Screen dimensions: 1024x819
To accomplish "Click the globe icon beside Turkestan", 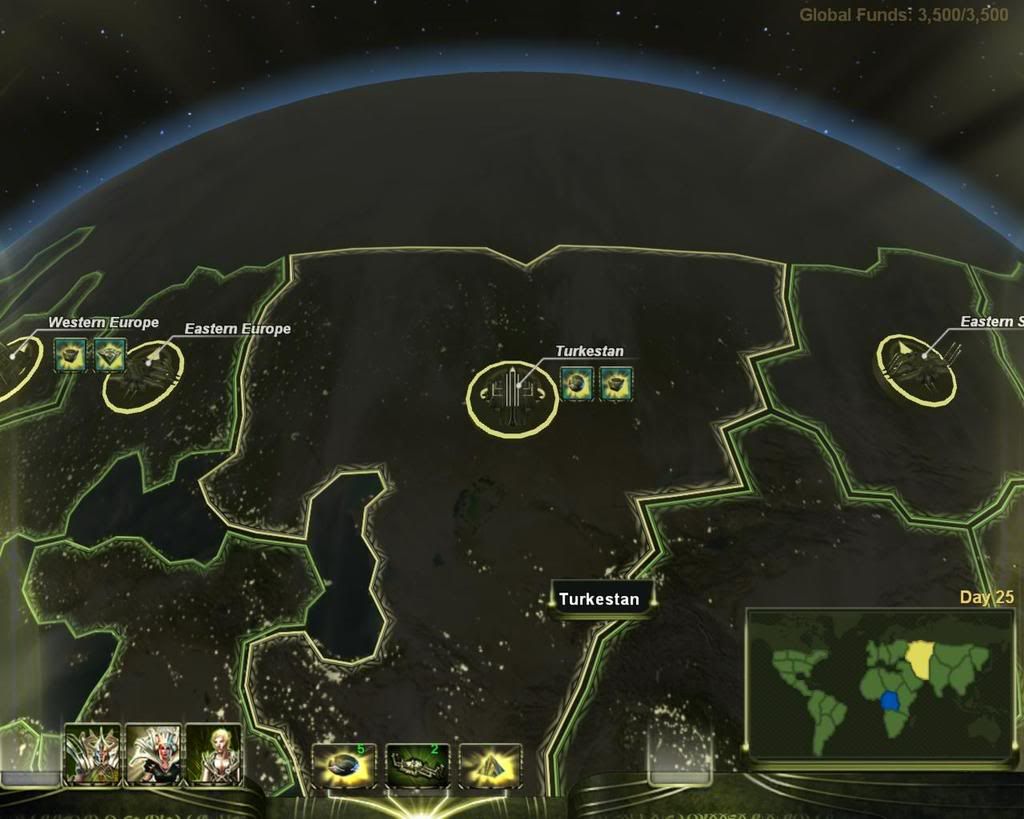I will pyautogui.click(x=577, y=382).
